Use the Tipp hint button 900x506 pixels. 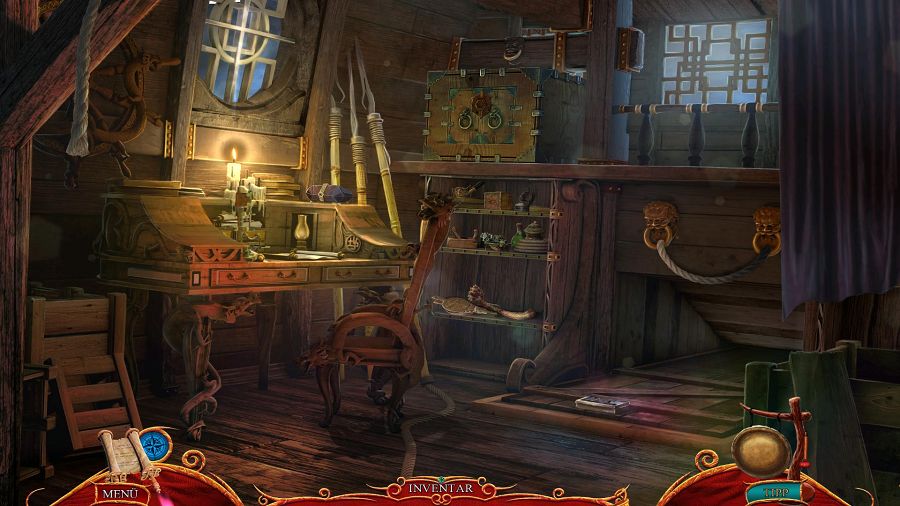point(771,492)
